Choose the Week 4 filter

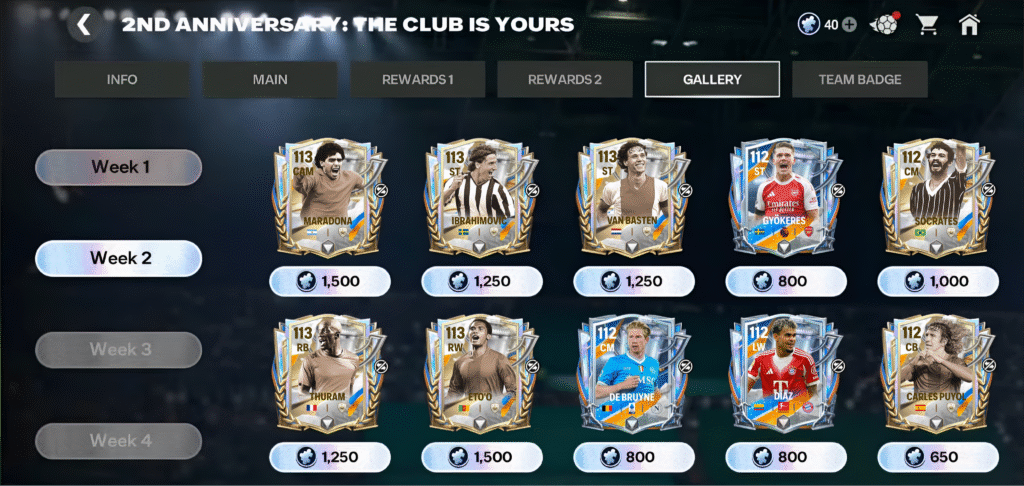pyautogui.click(x=119, y=441)
